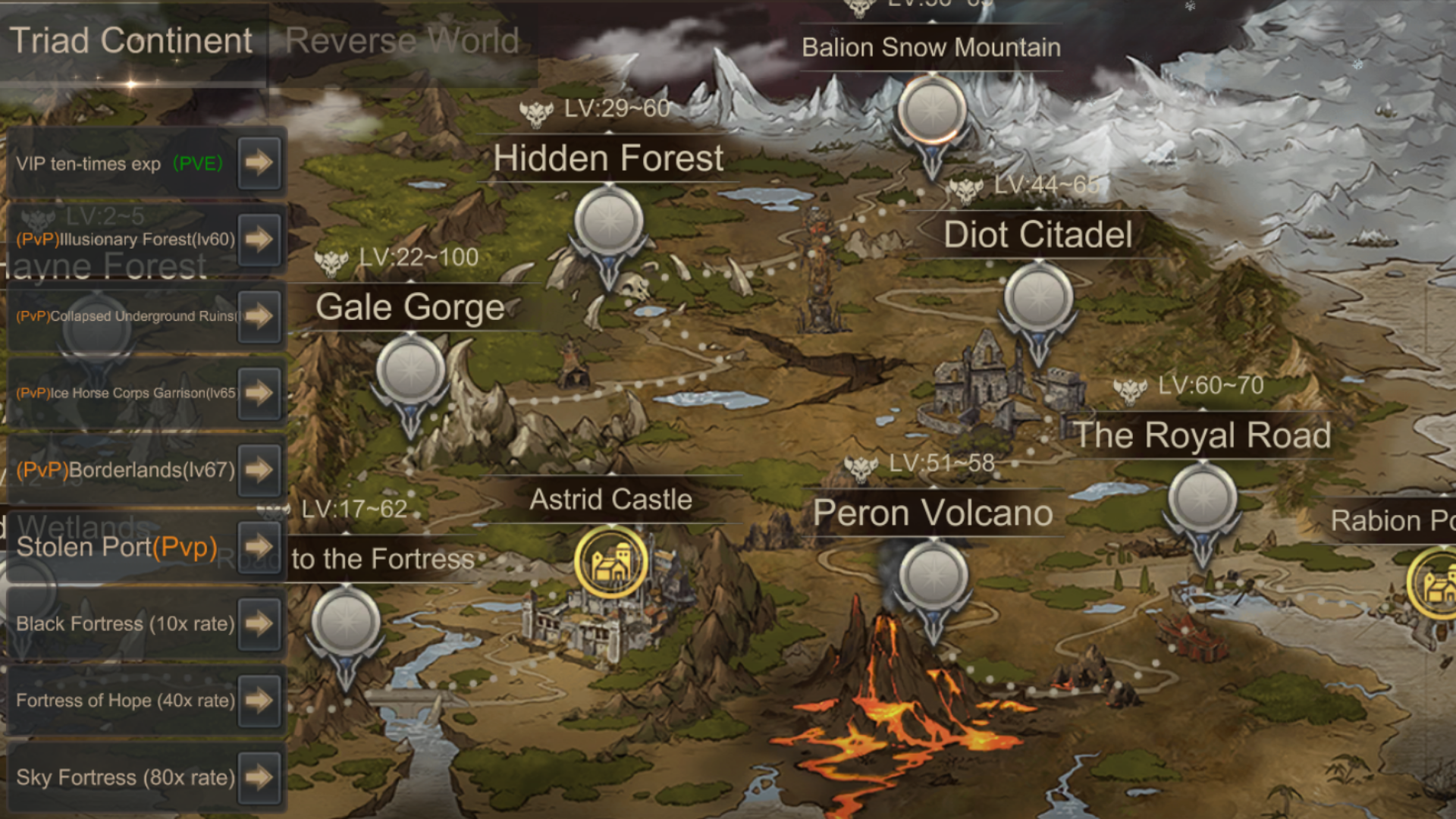The width and height of the screenshot is (1456, 819).
Task: Go to VIP ten-times exp (PVE)
Action: pyautogui.click(x=259, y=162)
